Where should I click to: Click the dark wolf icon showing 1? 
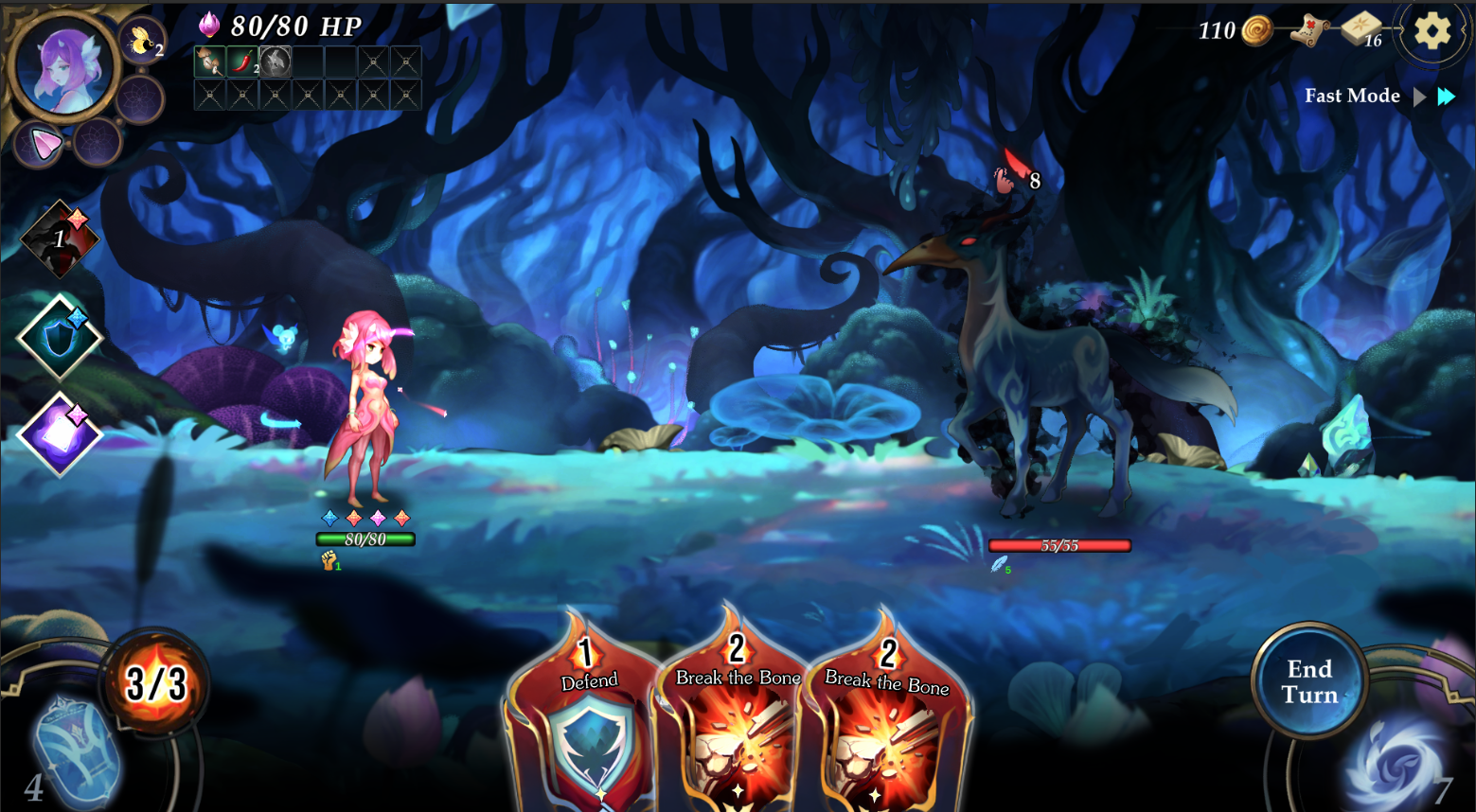tap(59, 240)
